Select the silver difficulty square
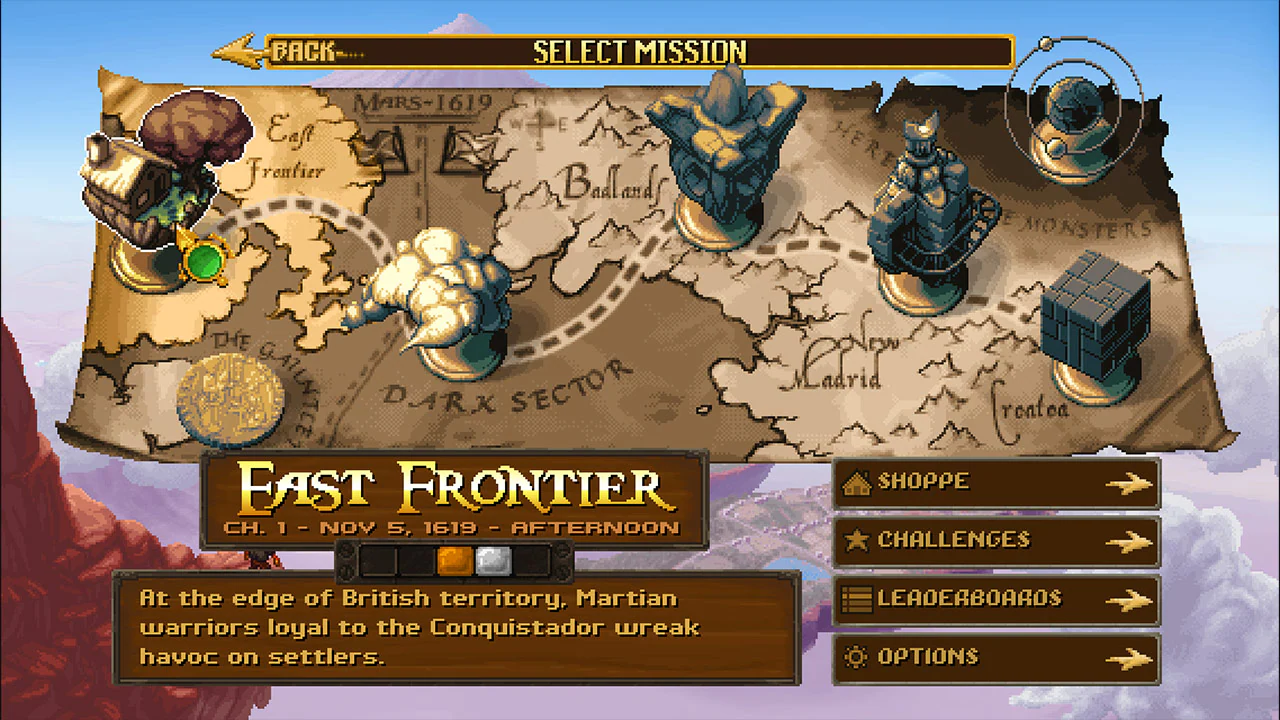 (x=492, y=562)
